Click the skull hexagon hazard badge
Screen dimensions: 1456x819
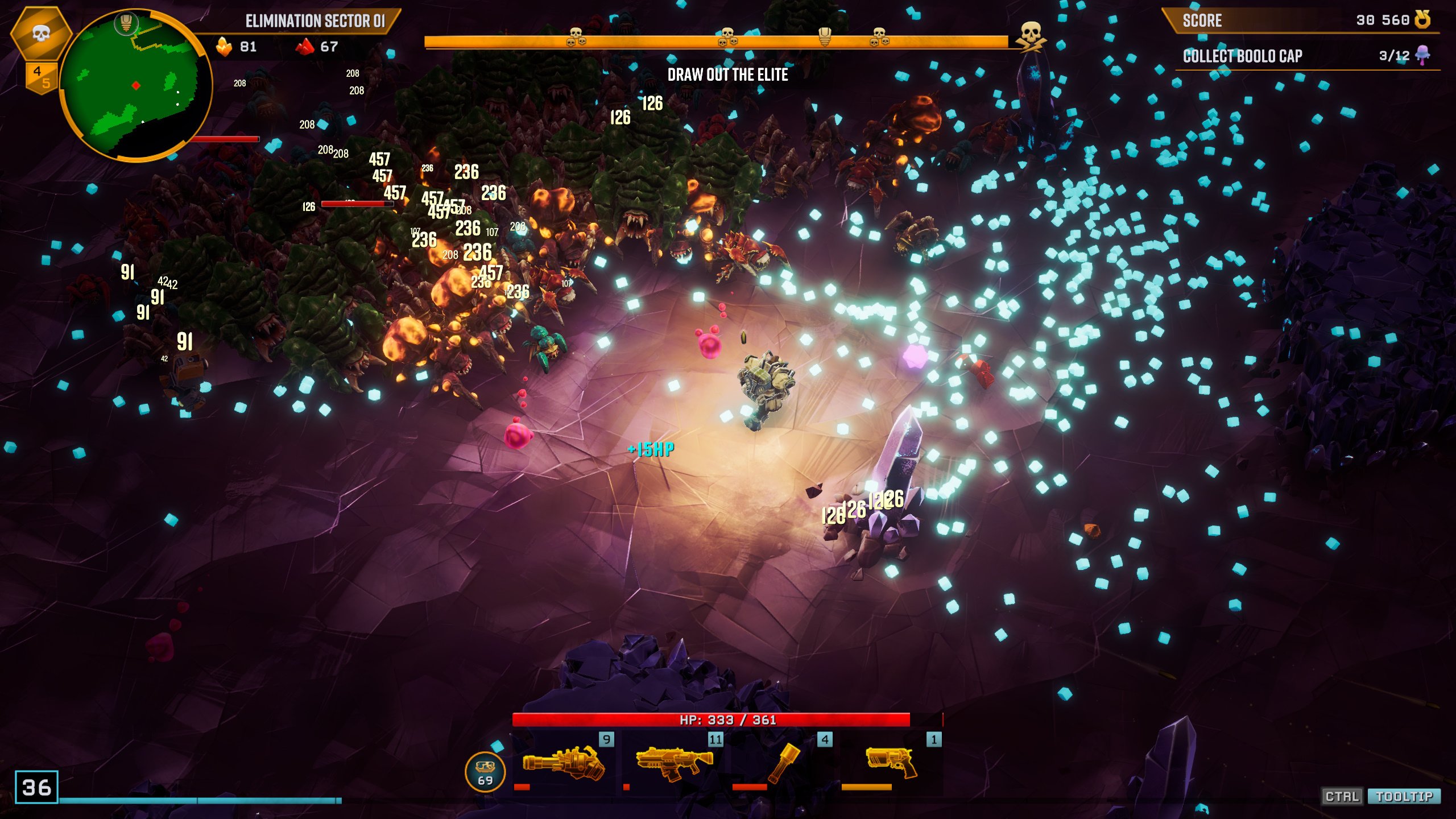pos(40,33)
